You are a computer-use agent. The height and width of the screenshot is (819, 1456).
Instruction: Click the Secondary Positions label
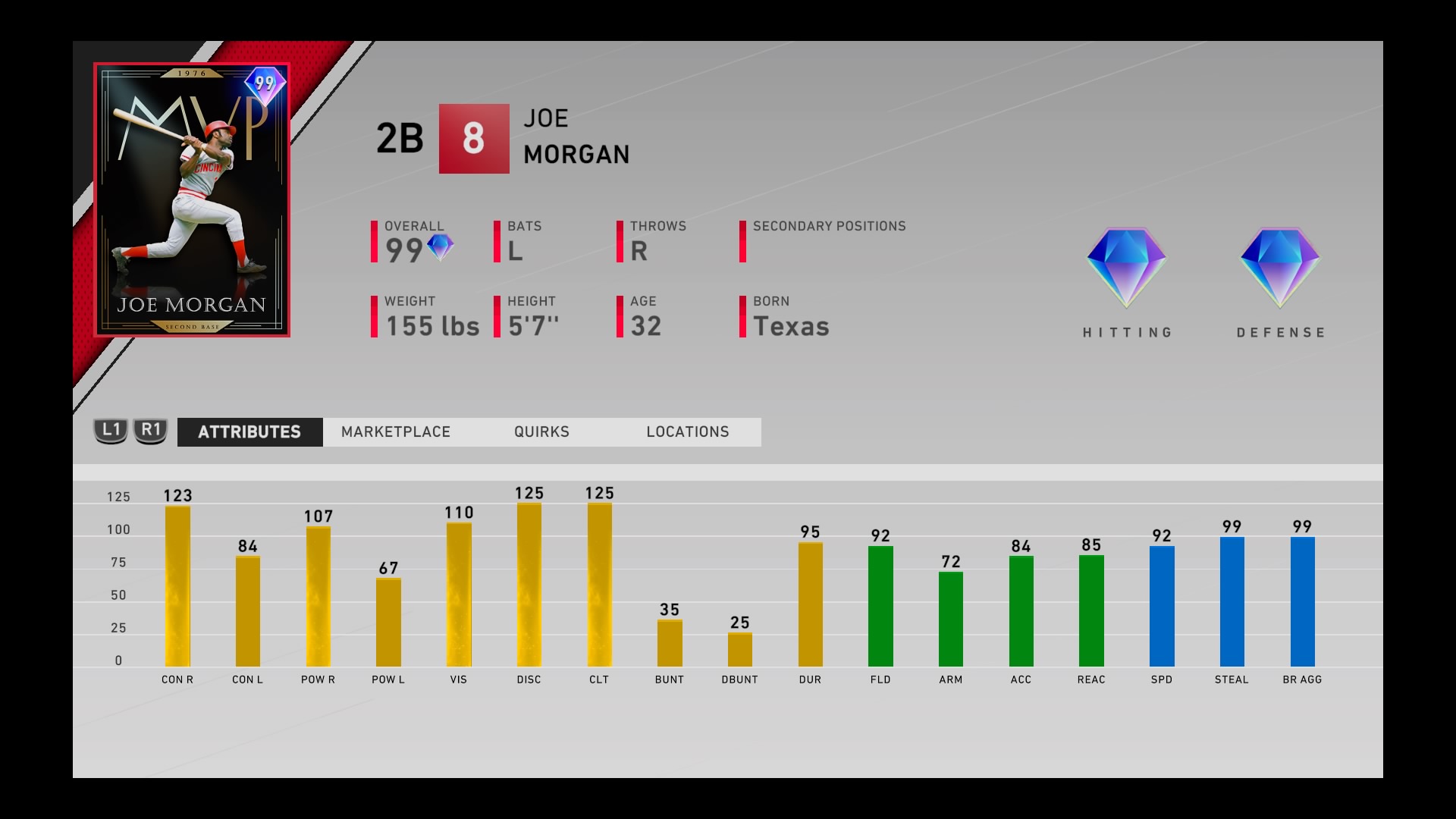click(828, 226)
